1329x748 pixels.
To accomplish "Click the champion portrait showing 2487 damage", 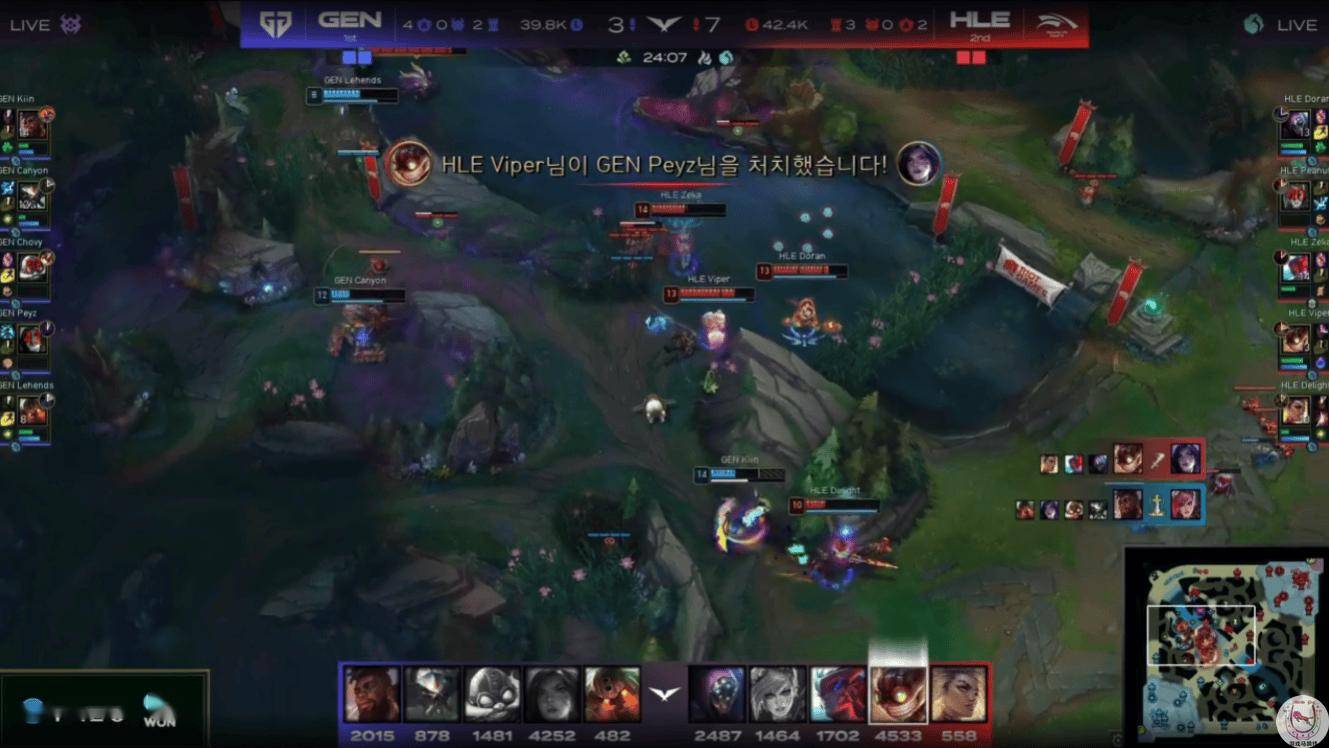I will (x=717, y=694).
